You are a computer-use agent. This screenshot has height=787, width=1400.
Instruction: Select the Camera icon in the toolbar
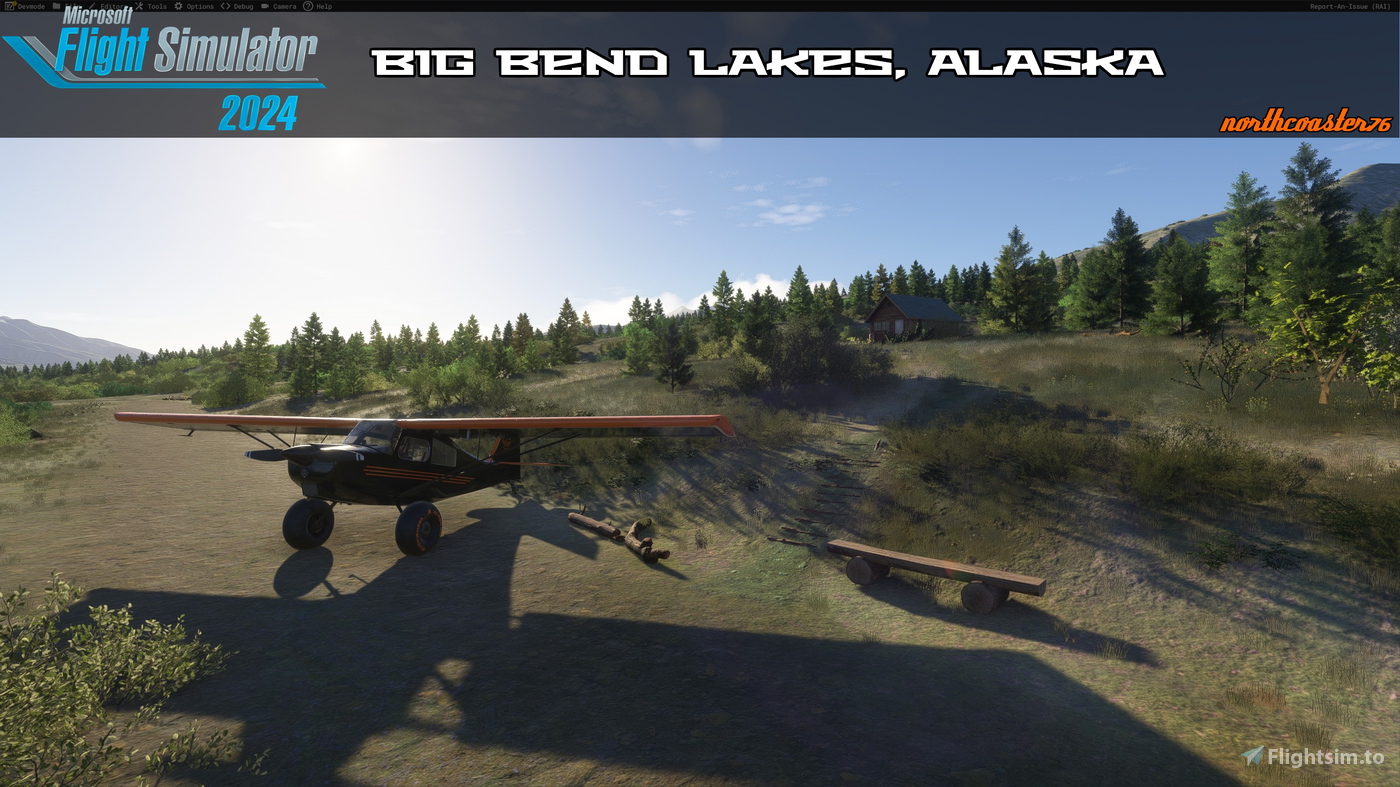tap(266, 6)
